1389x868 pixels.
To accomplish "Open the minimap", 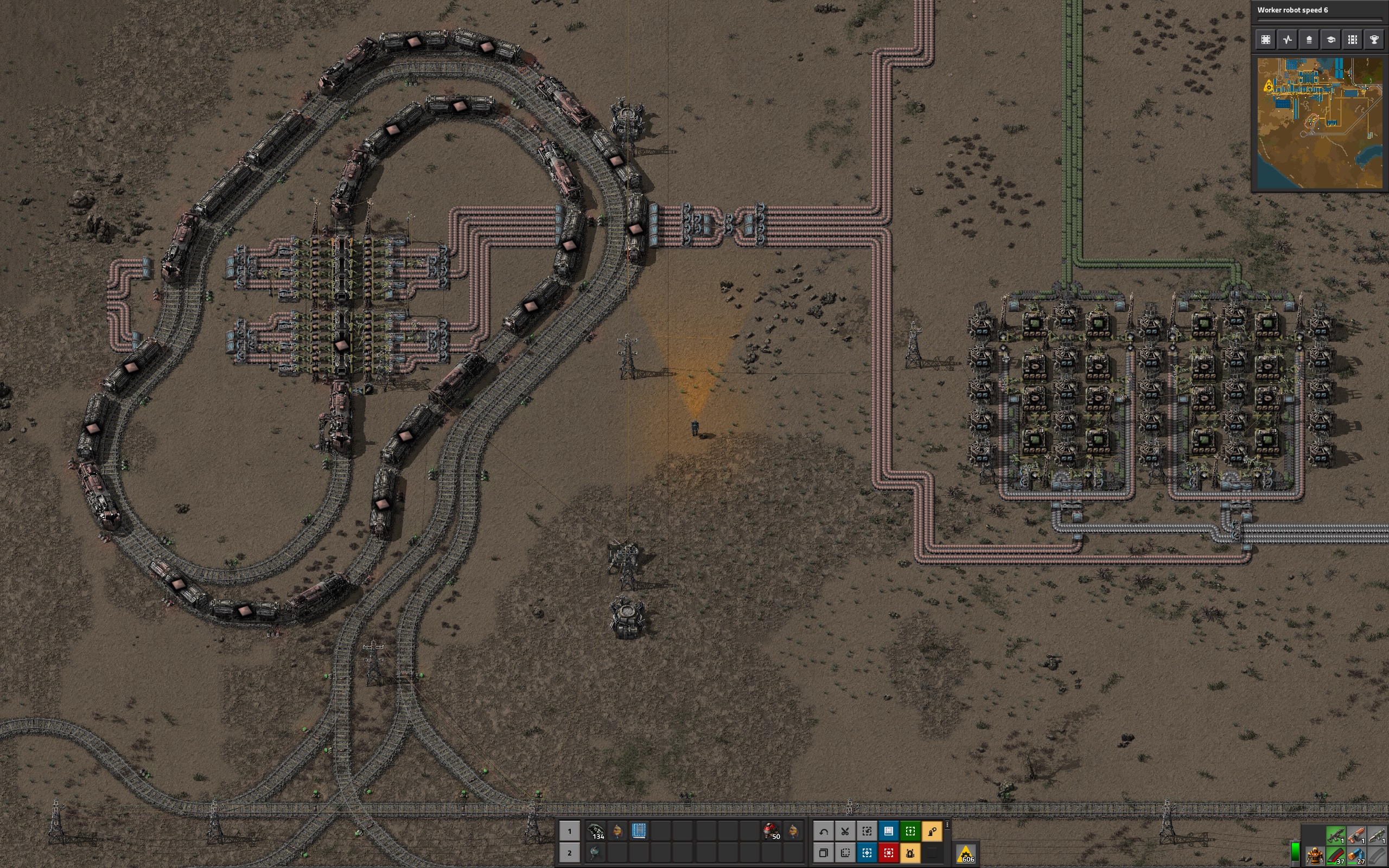I will click(1319, 122).
